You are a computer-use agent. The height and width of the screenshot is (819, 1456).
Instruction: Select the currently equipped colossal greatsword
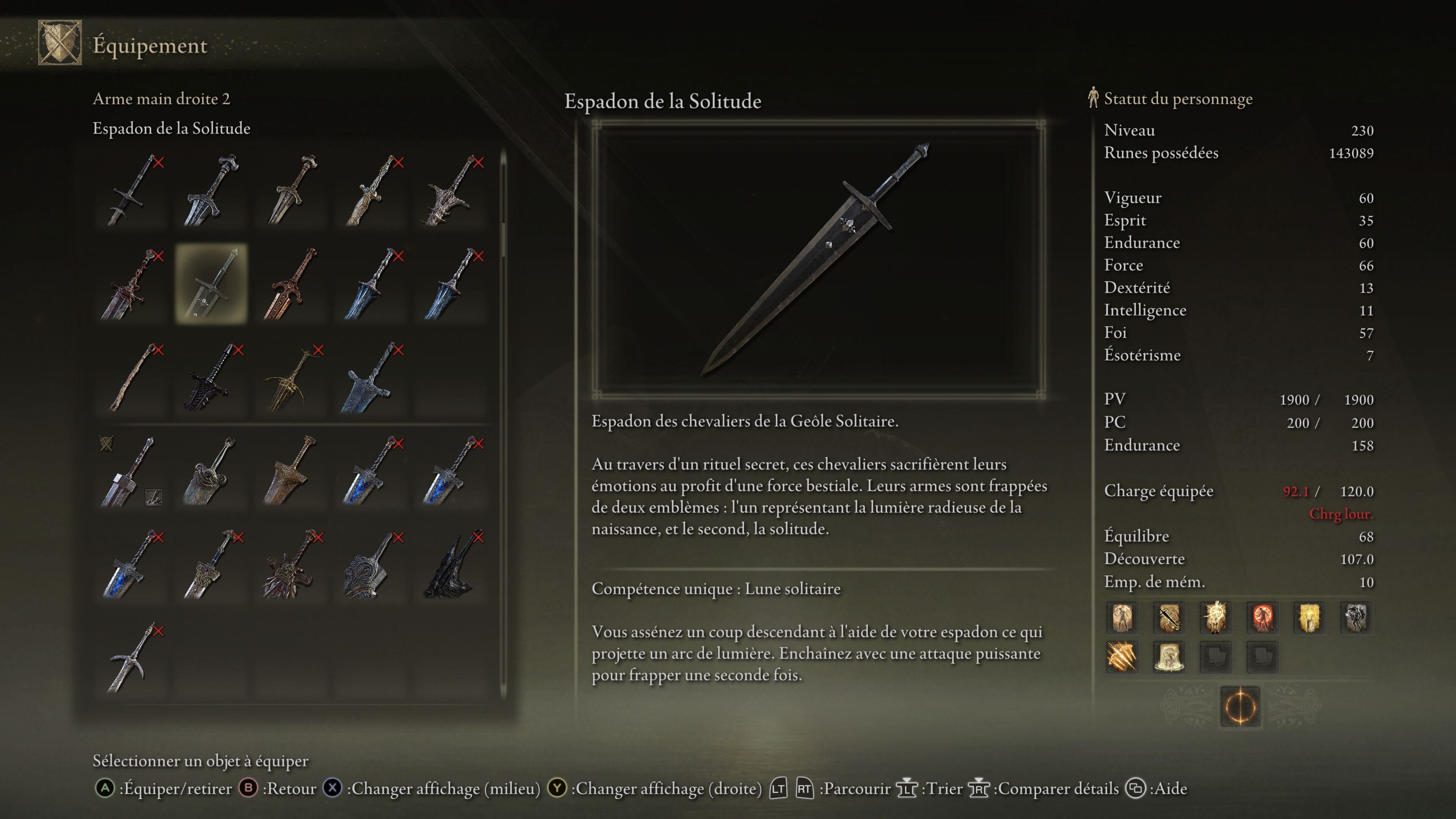coord(131,471)
